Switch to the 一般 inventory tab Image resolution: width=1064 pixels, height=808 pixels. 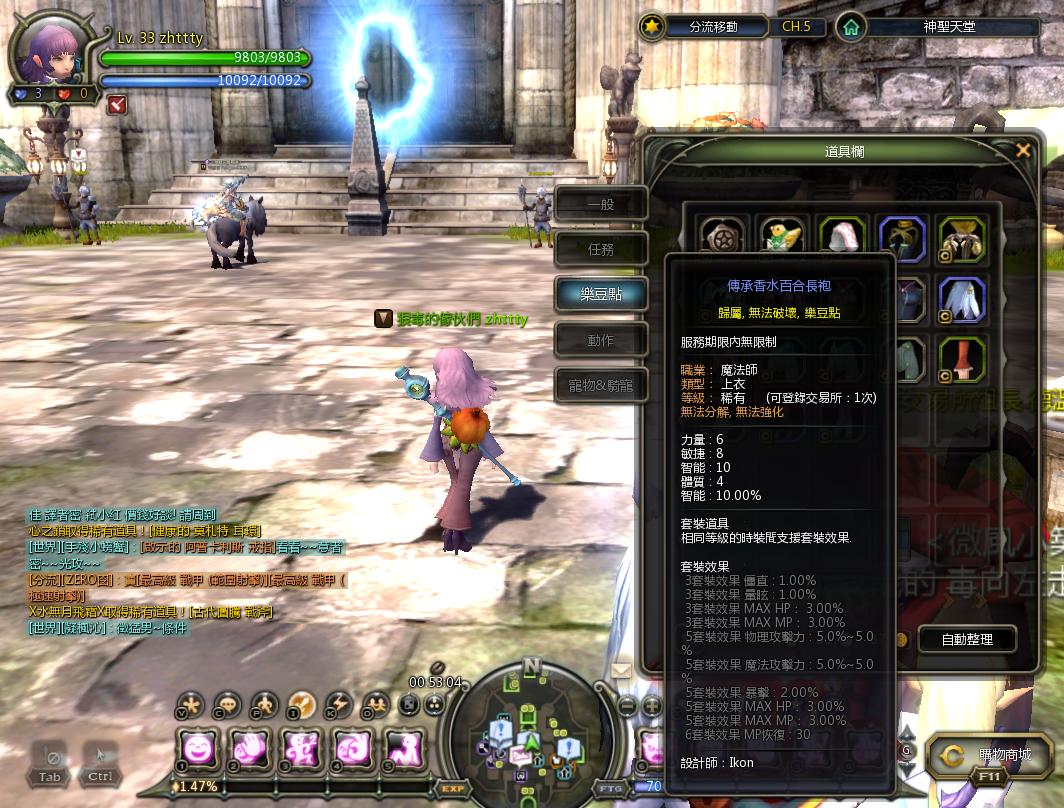[601, 205]
